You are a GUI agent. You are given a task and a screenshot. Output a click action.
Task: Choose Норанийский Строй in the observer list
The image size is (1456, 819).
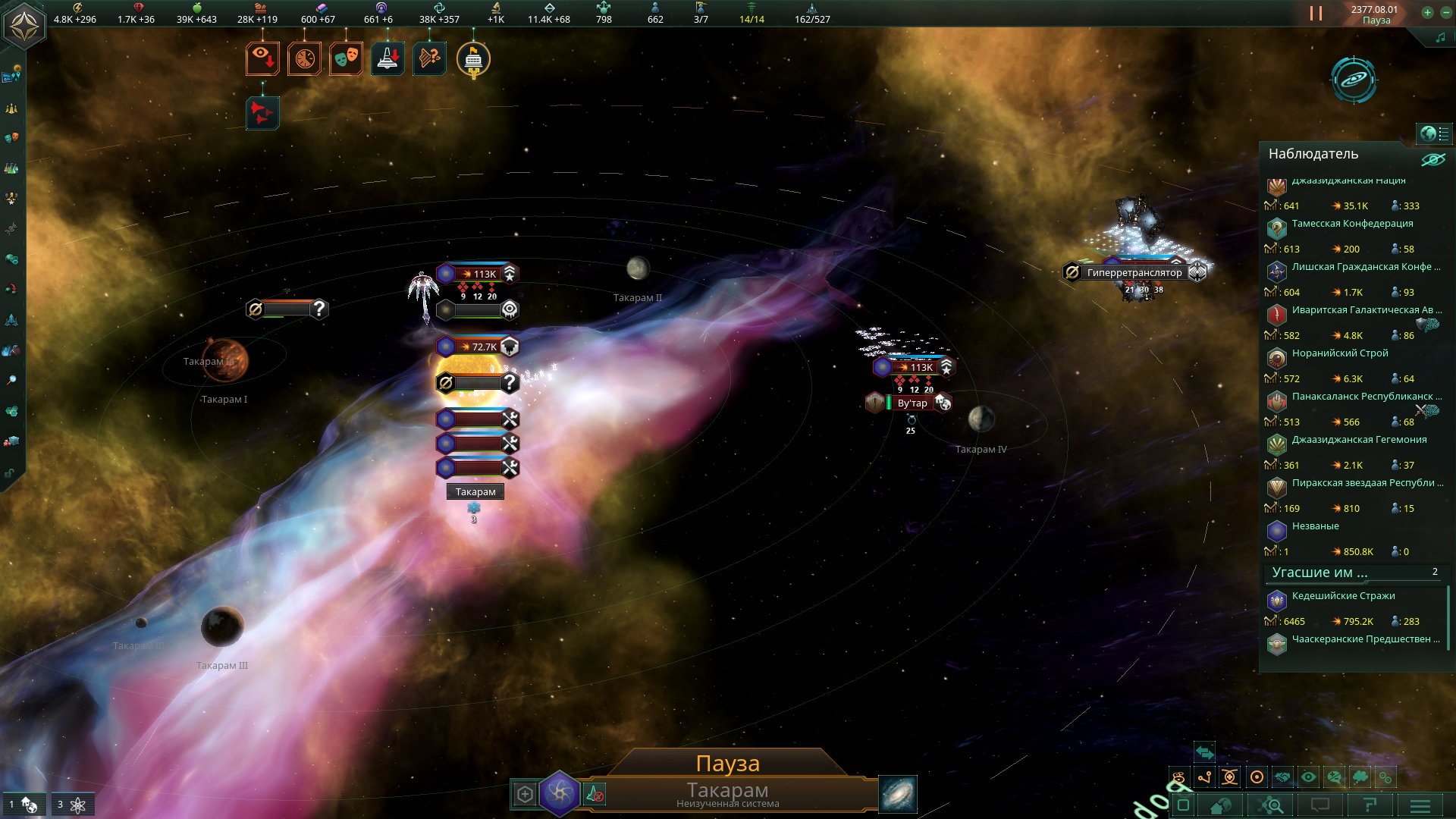pos(1340,353)
